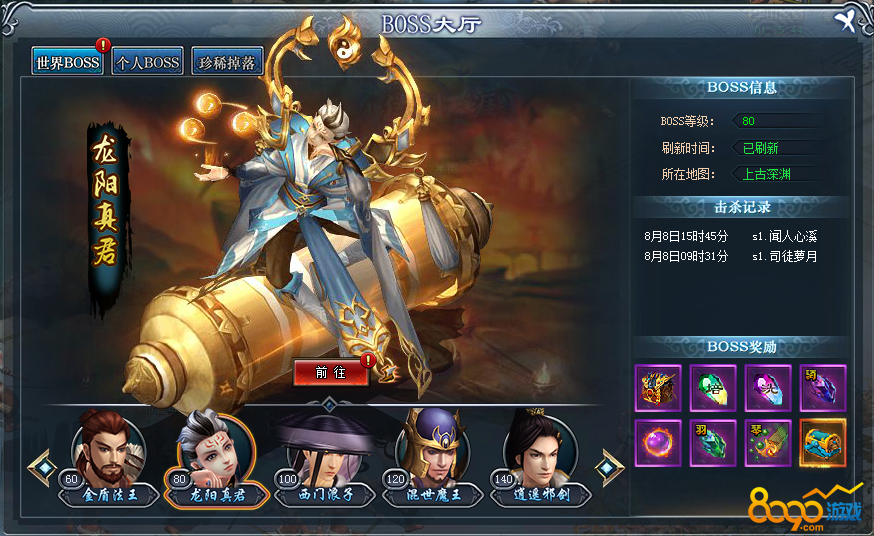Click the left arrow of the boss list
Viewport: 874px width, 536px height.
41,466
